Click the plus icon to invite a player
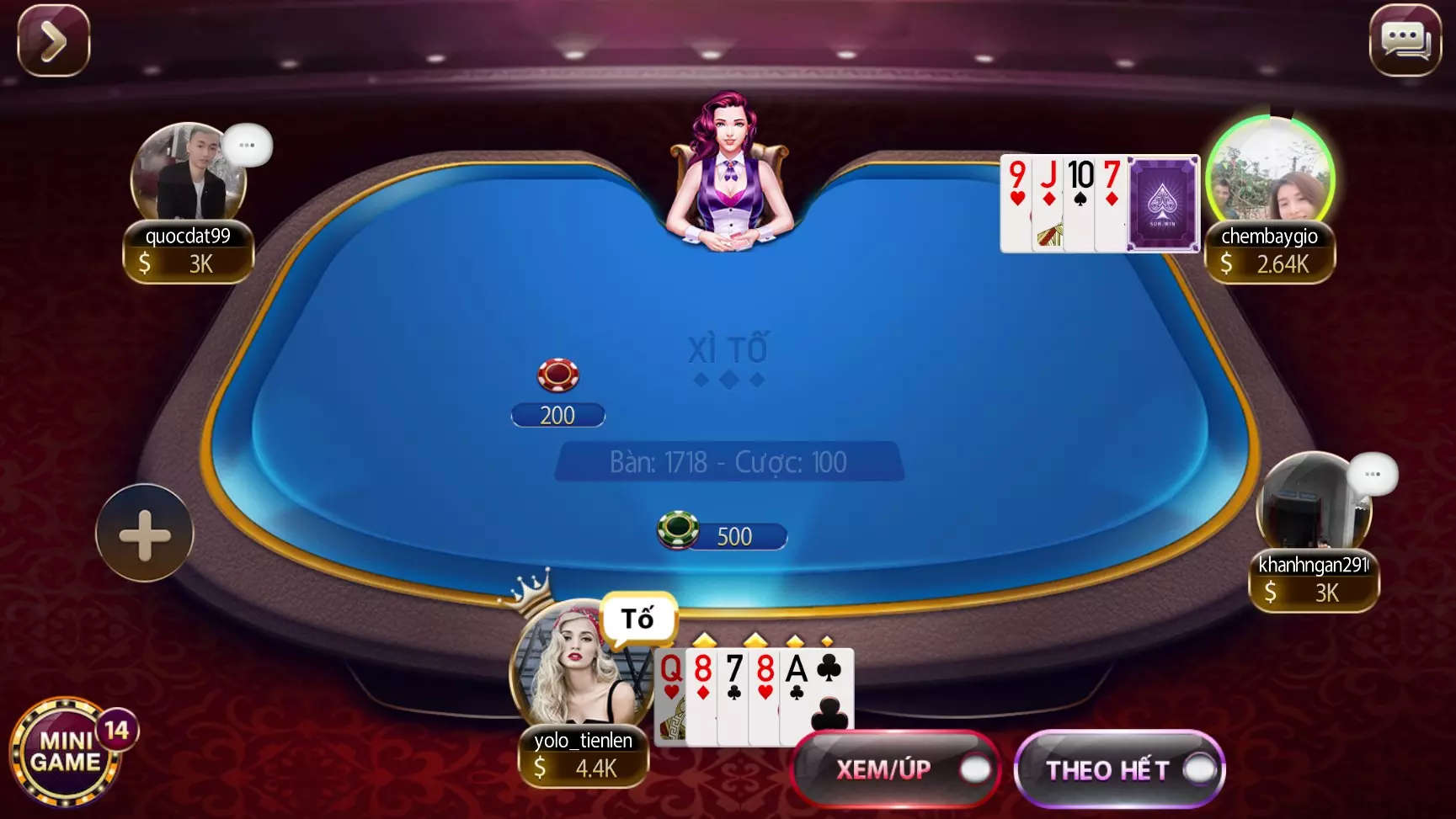 click(145, 534)
